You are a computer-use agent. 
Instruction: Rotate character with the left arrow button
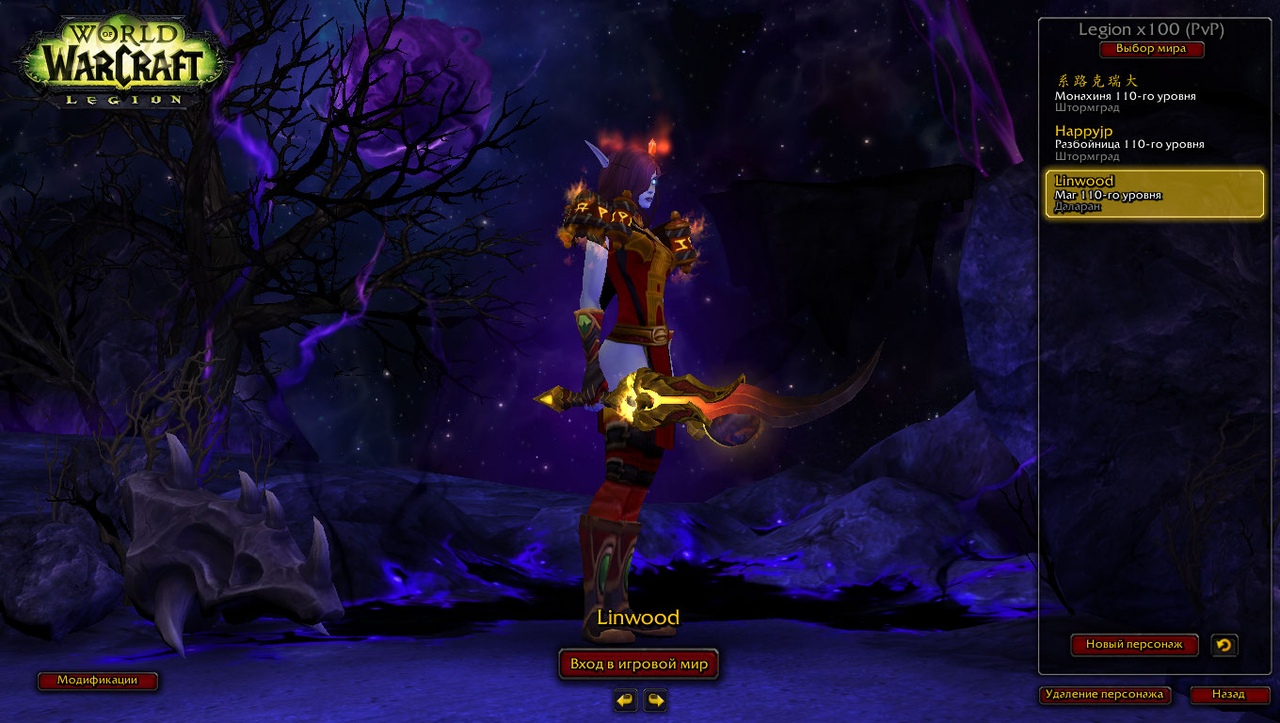625,700
